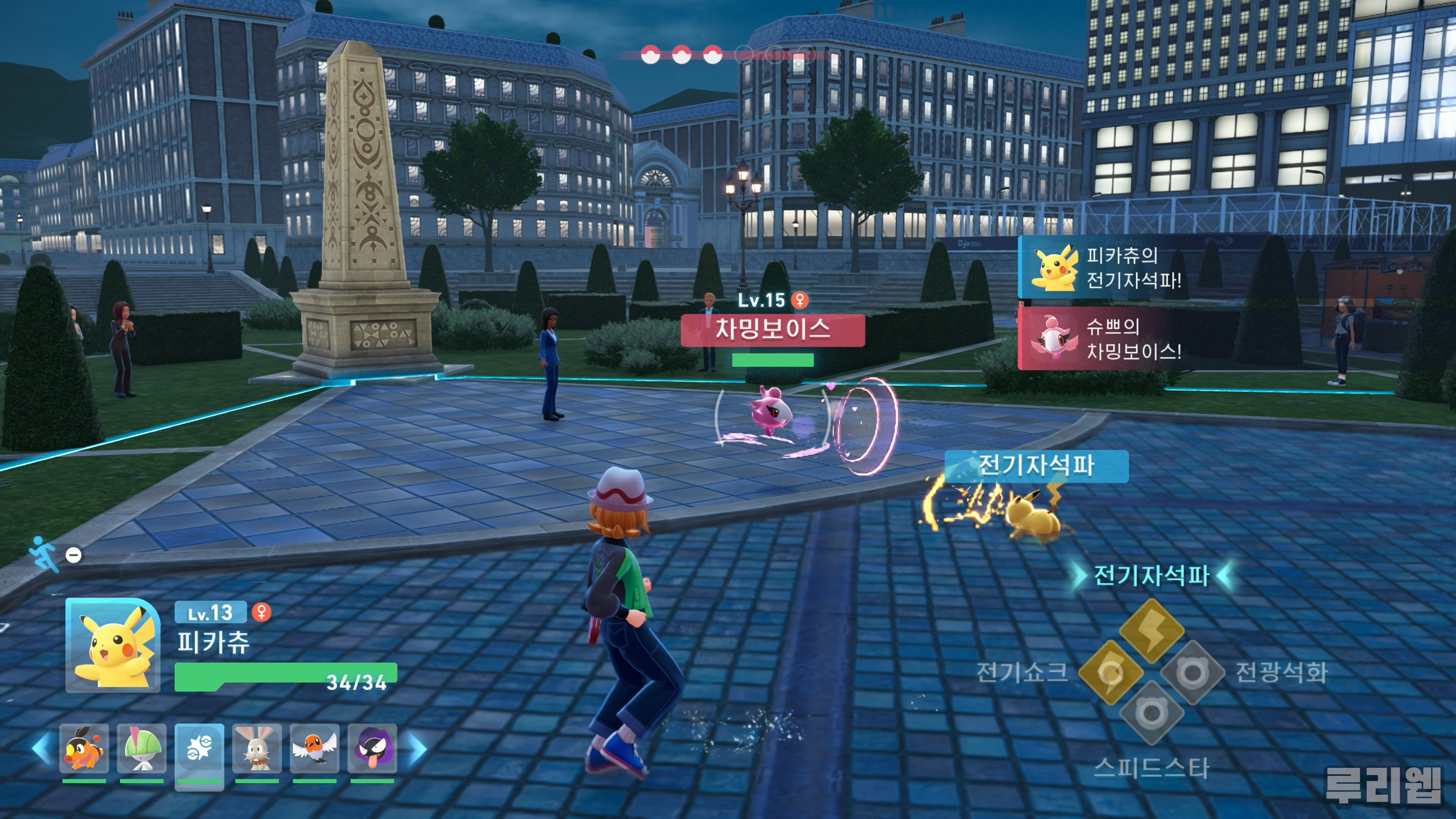Open Pikachu's portrait panel

pyautogui.click(x=113, y=645)
